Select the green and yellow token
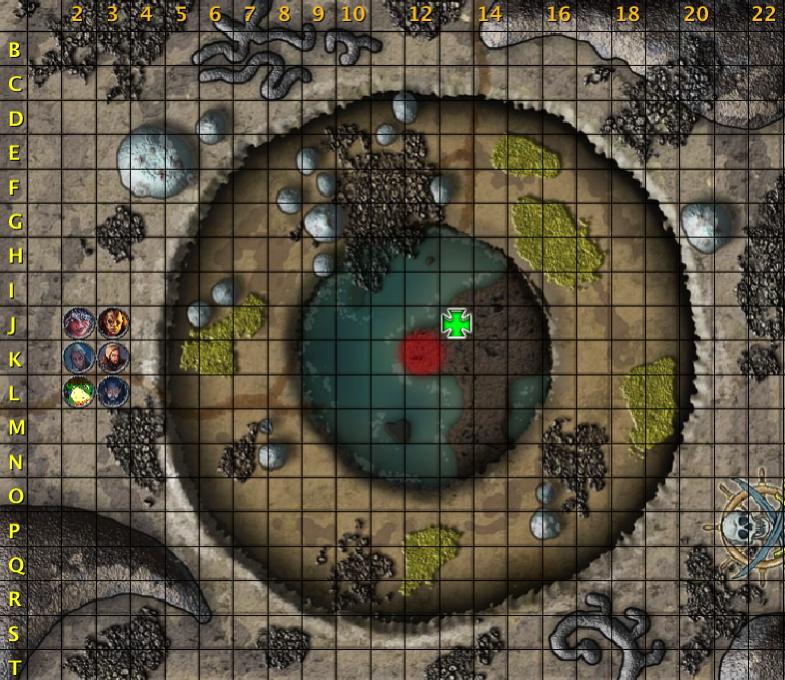 tap(78, 391)
